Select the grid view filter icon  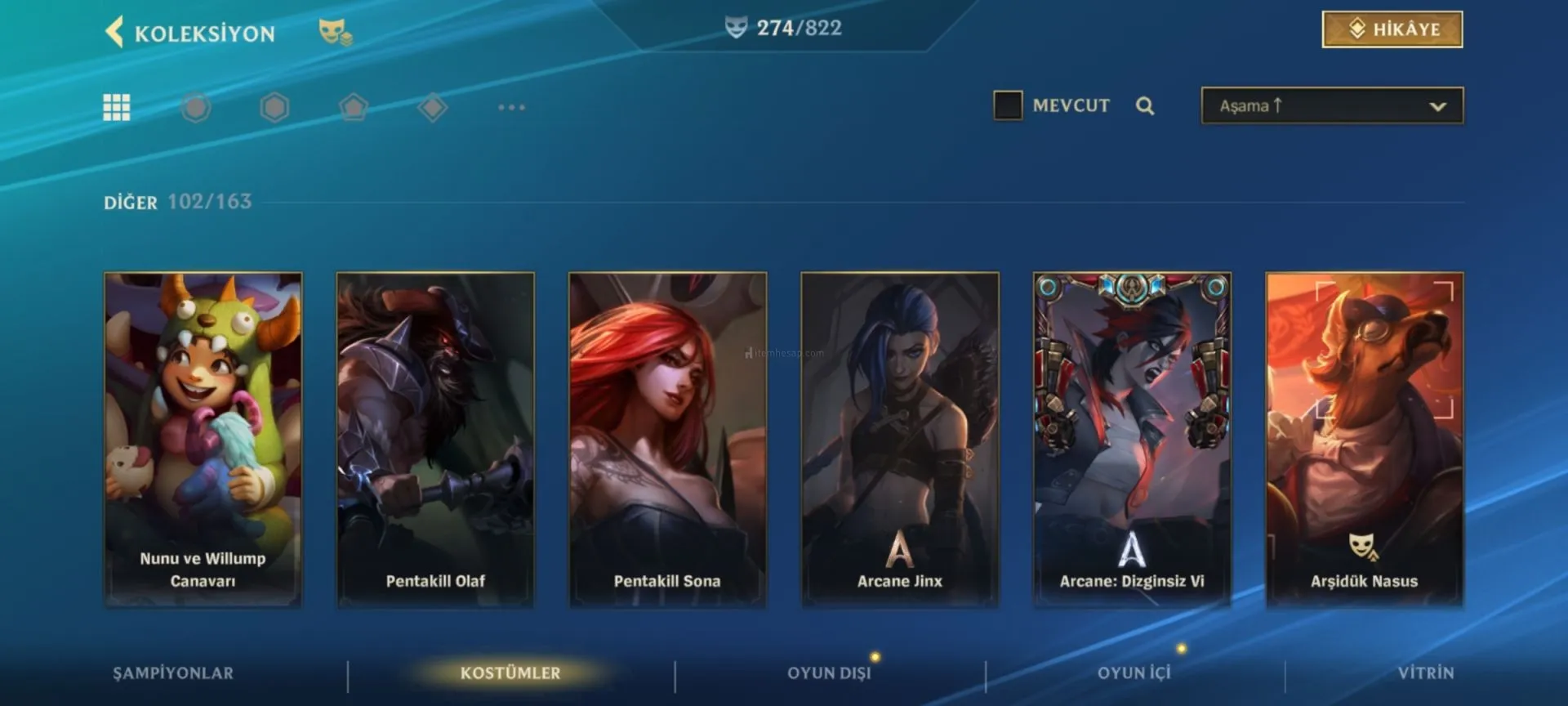click(117, 107)
